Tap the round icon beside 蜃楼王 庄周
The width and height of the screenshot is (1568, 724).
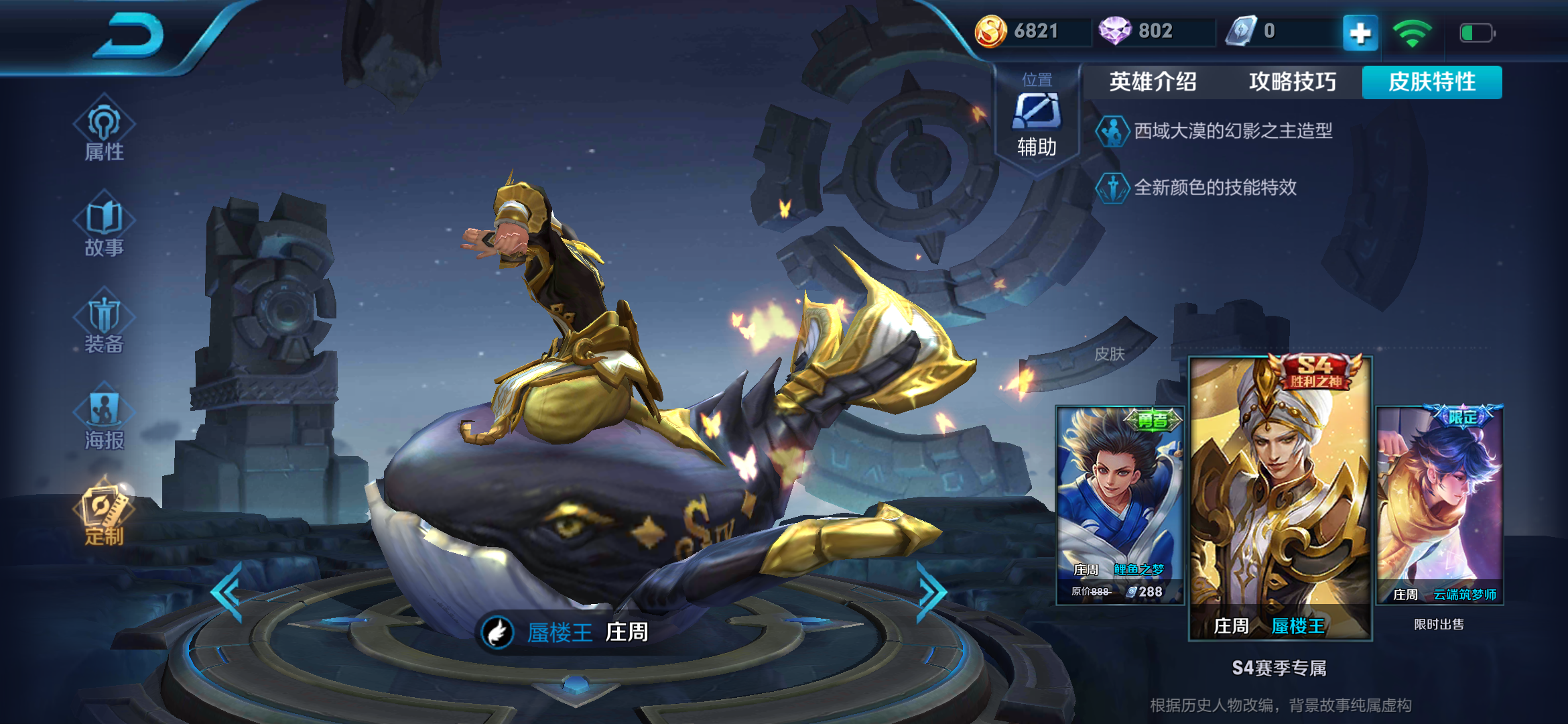(498, 632)
